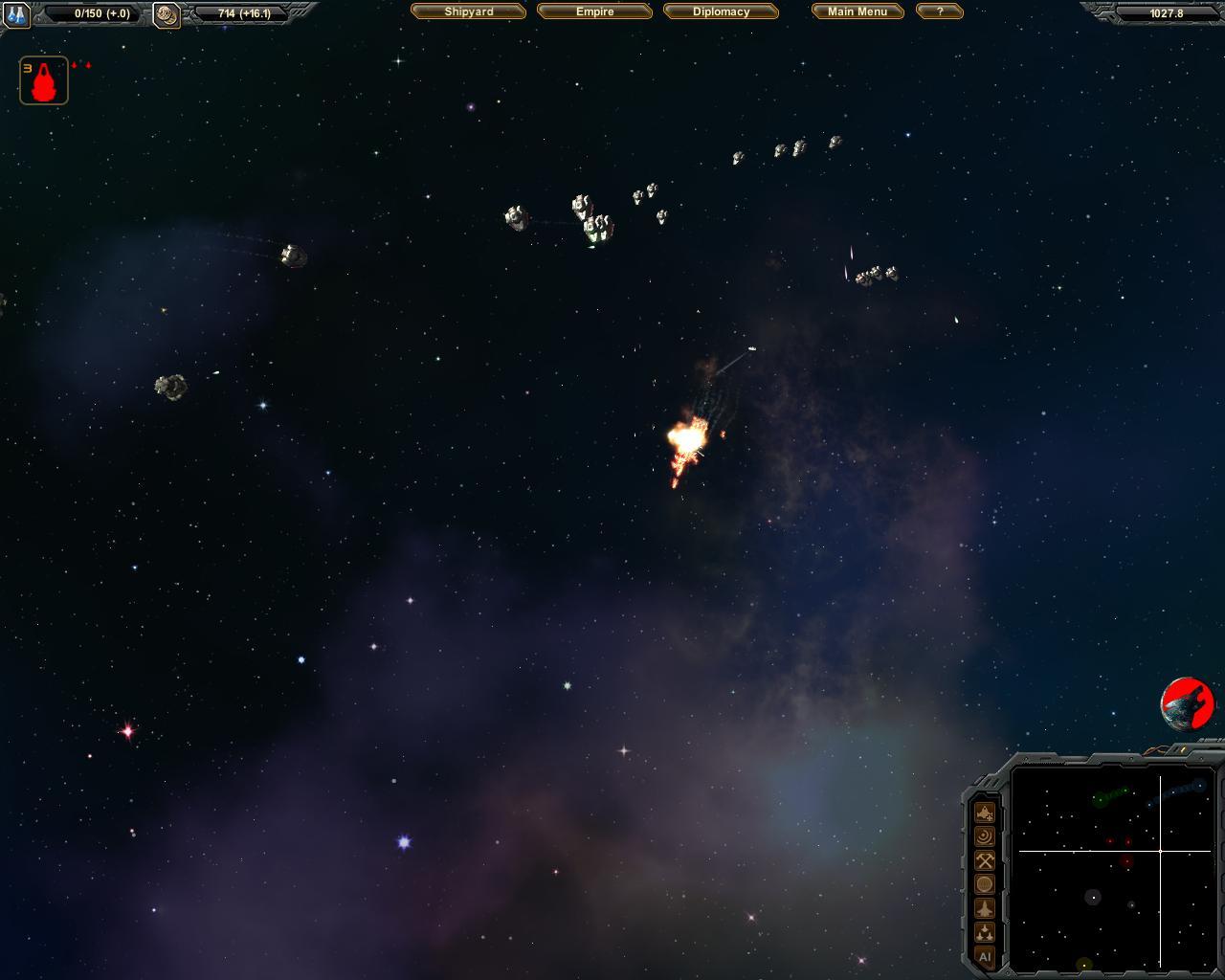Open the Empire overview
The width and height of the screenshot is (1225, 980).
click(x=594, y=11)
